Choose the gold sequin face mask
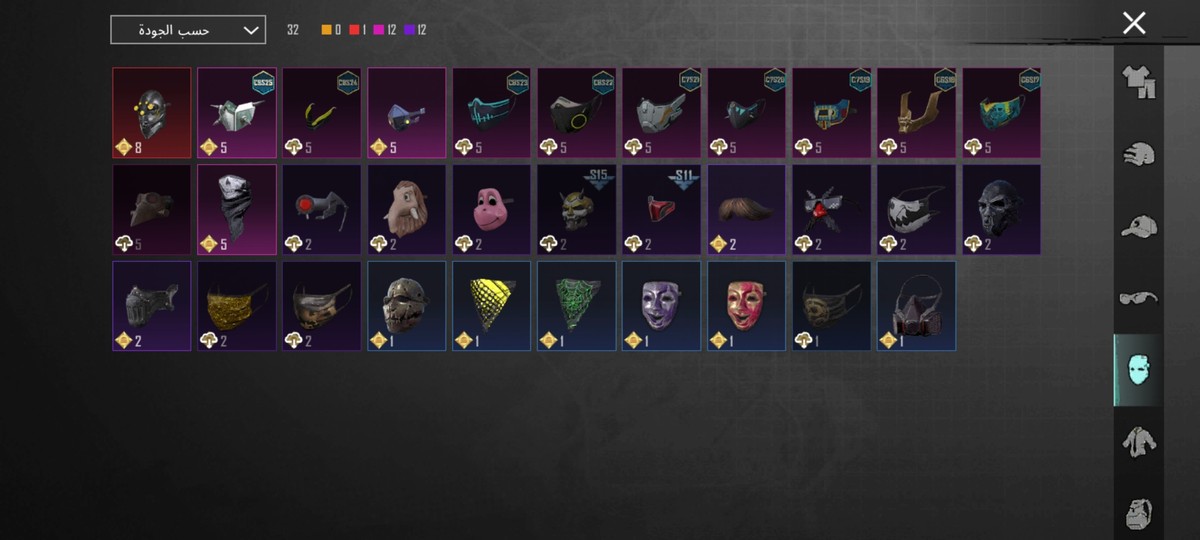 pos(237,305)
